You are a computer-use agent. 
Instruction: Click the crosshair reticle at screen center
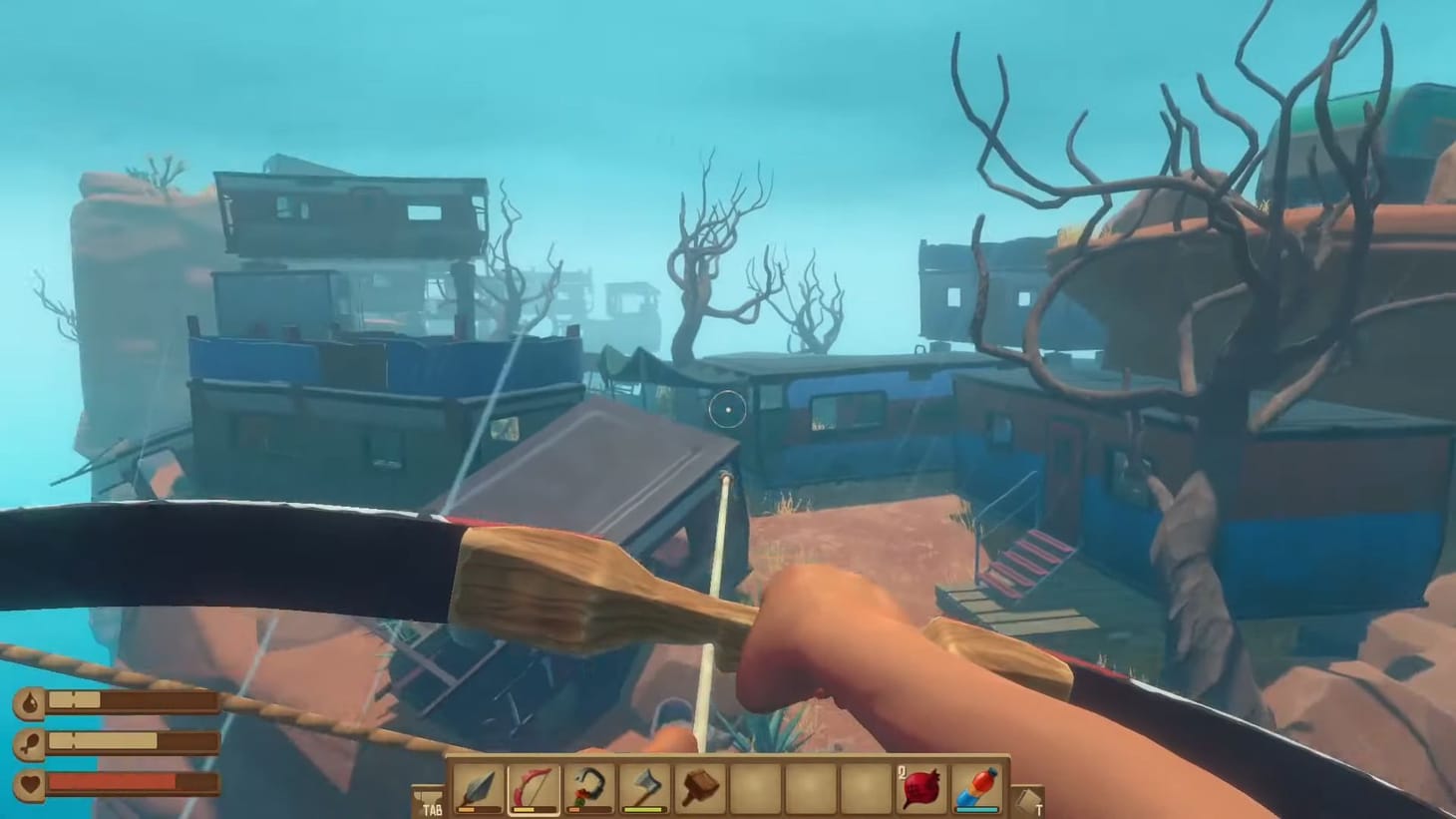click(727, 409)
